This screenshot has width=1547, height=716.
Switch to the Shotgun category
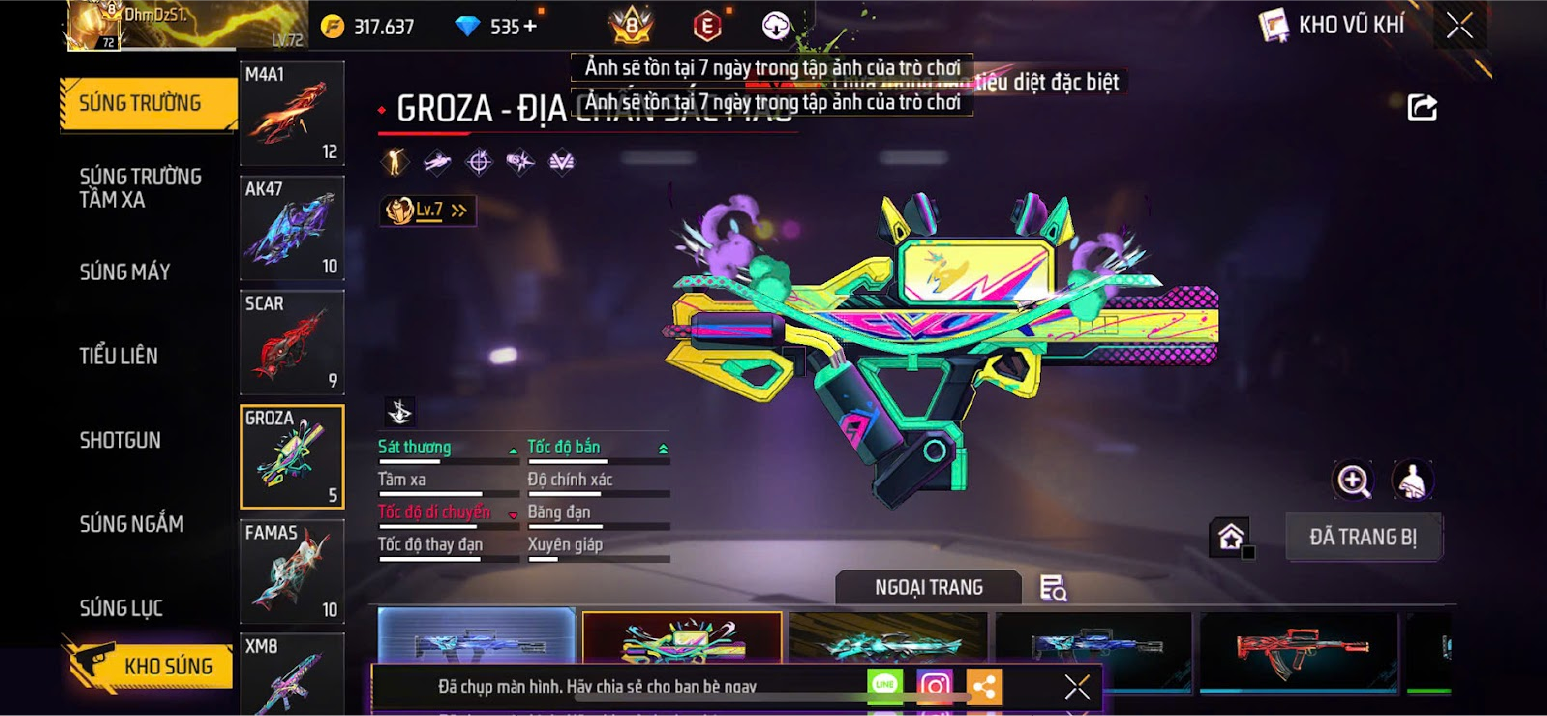coord(120,440)
